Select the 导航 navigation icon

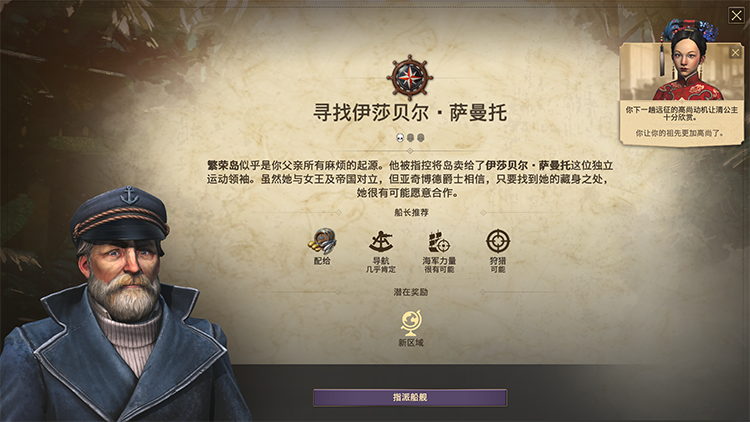(379, 241)
